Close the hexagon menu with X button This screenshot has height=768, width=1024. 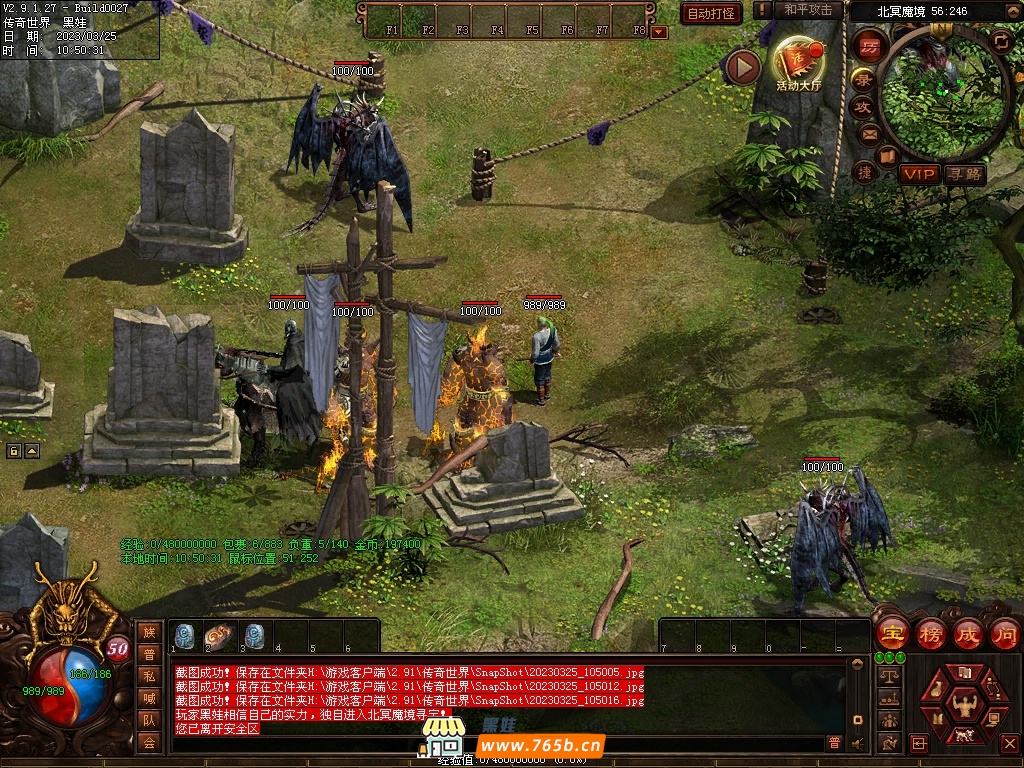pos(1009,743)
